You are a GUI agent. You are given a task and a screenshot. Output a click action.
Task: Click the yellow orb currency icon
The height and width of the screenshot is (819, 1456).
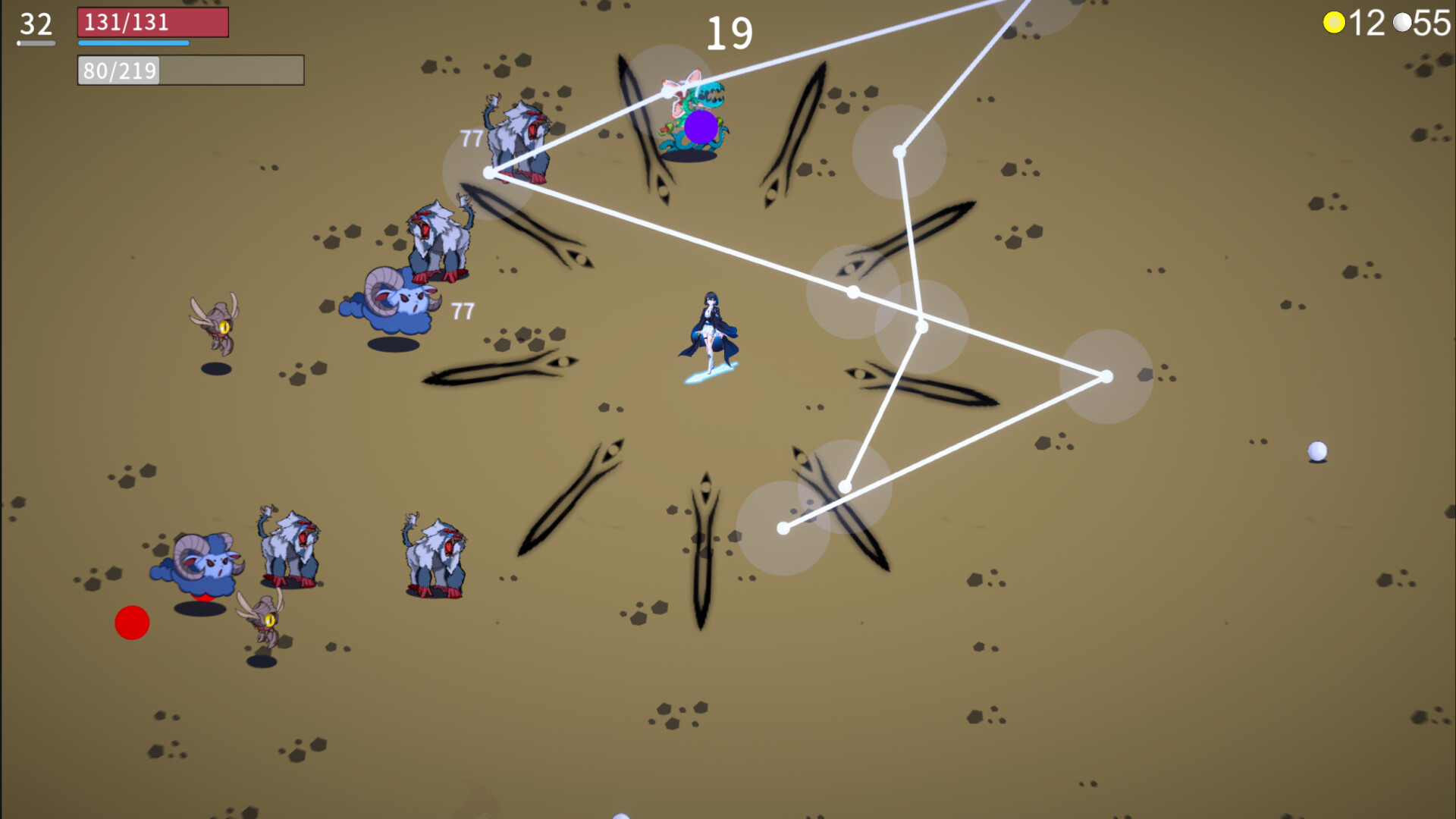click(1335, 21)
